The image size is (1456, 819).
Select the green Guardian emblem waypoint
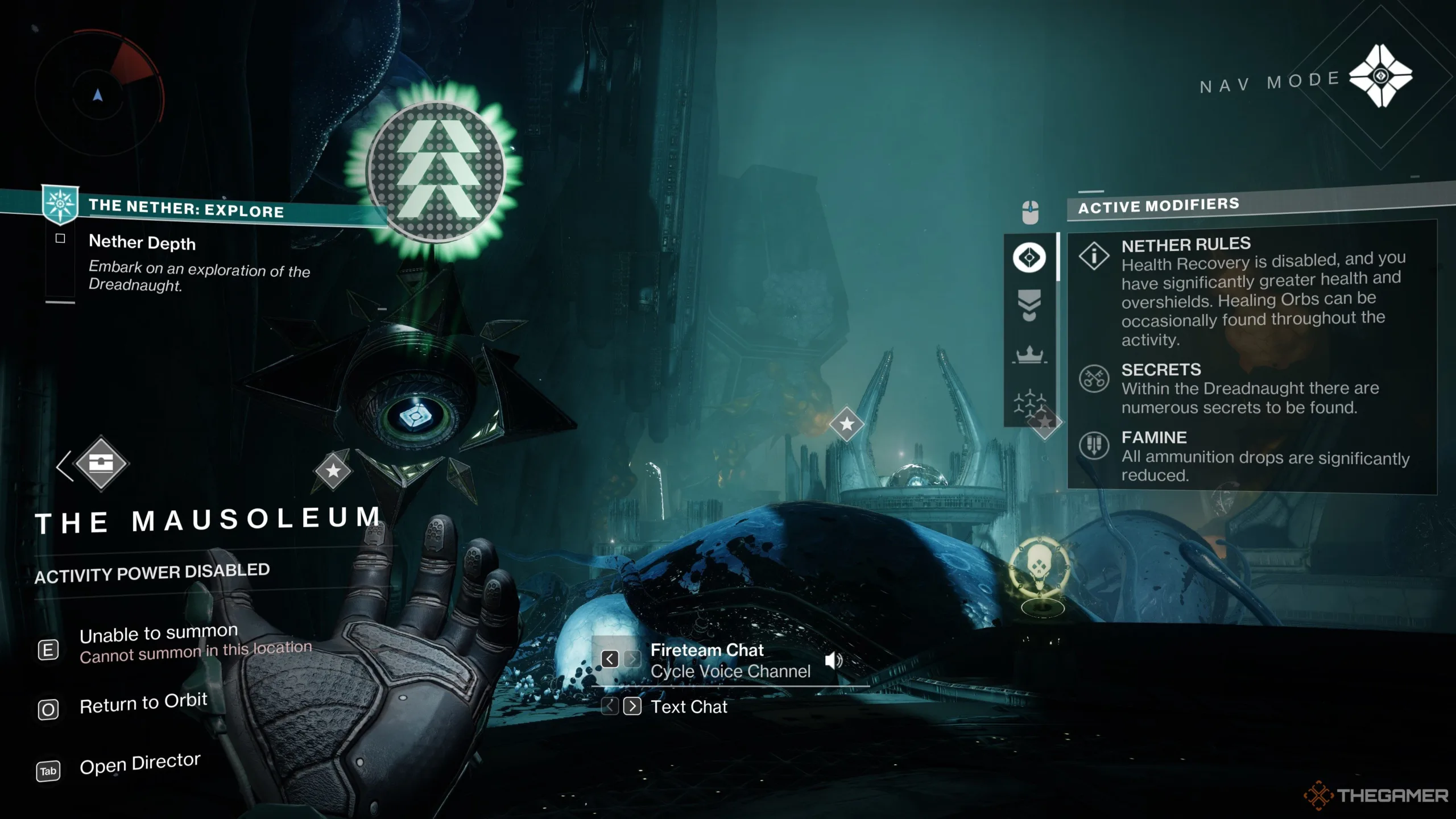[436, 170]
